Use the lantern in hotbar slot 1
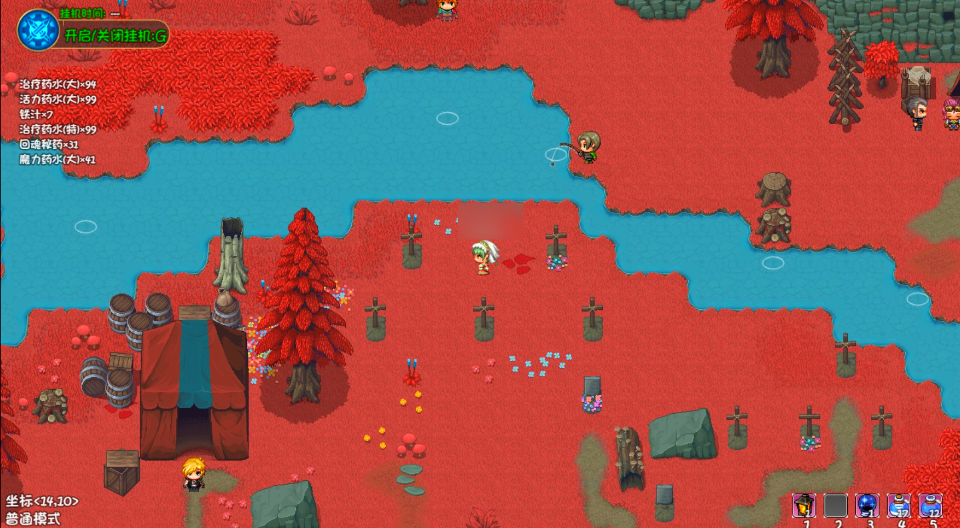 (804, 505)
